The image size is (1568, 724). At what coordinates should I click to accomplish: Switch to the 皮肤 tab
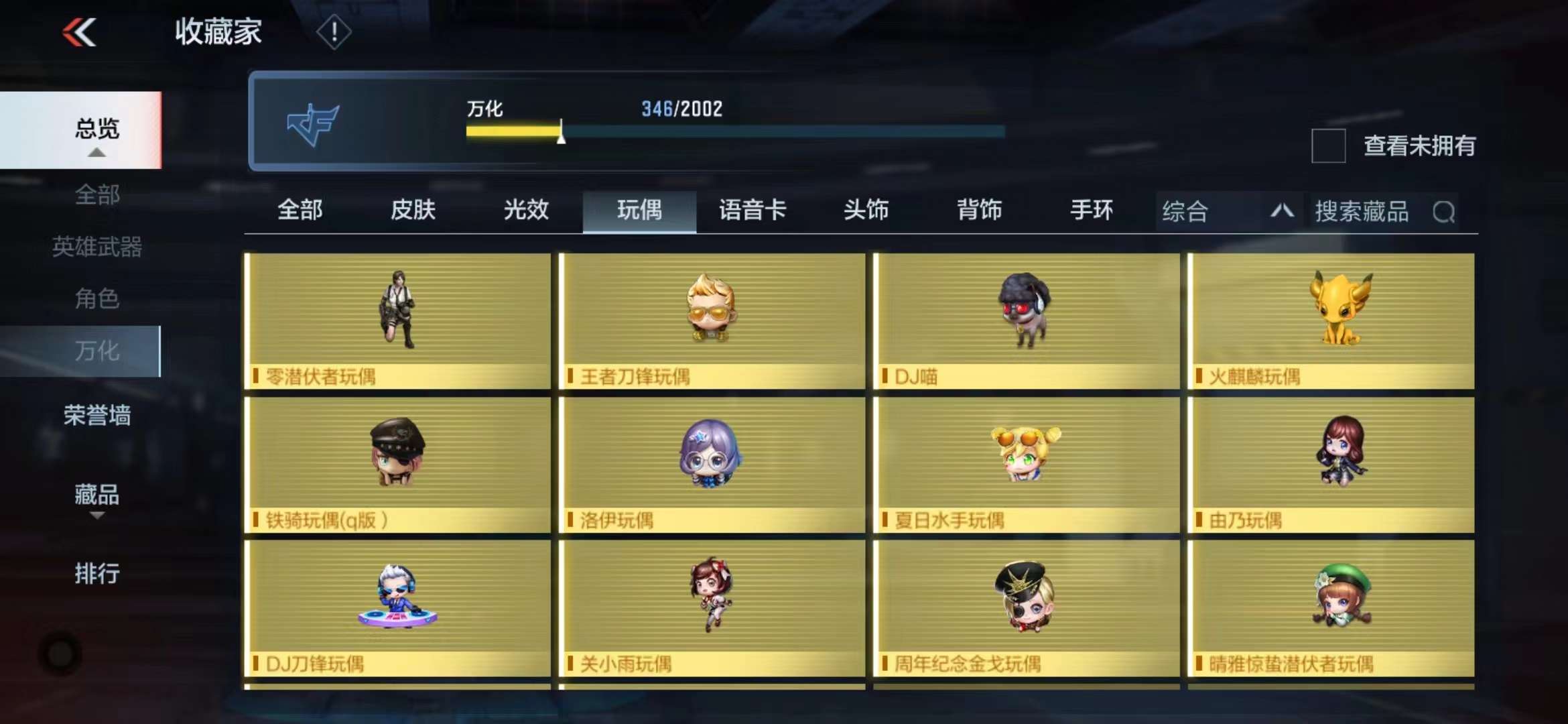(413, 210)
